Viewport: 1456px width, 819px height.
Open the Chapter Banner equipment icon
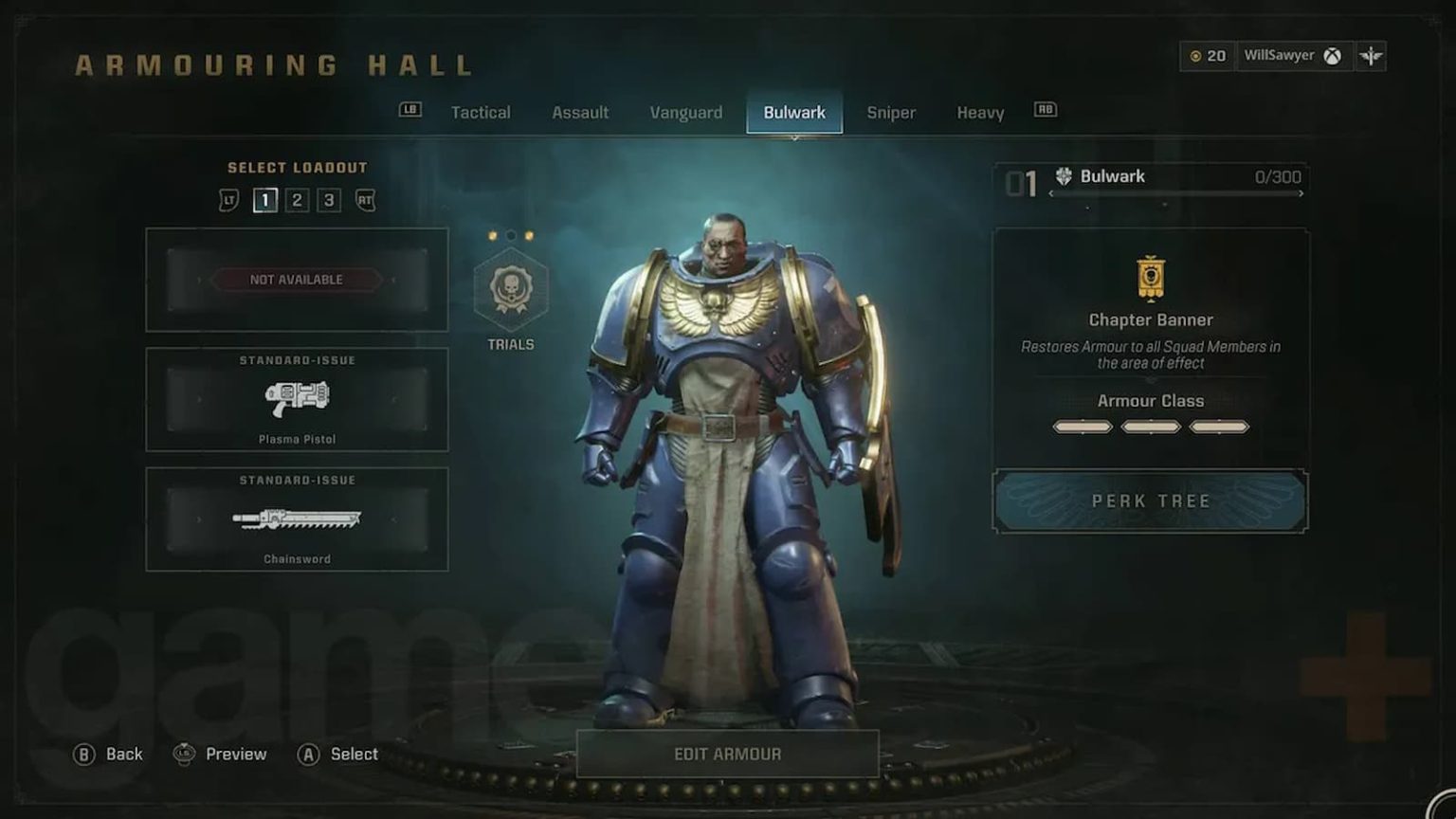1150,279
